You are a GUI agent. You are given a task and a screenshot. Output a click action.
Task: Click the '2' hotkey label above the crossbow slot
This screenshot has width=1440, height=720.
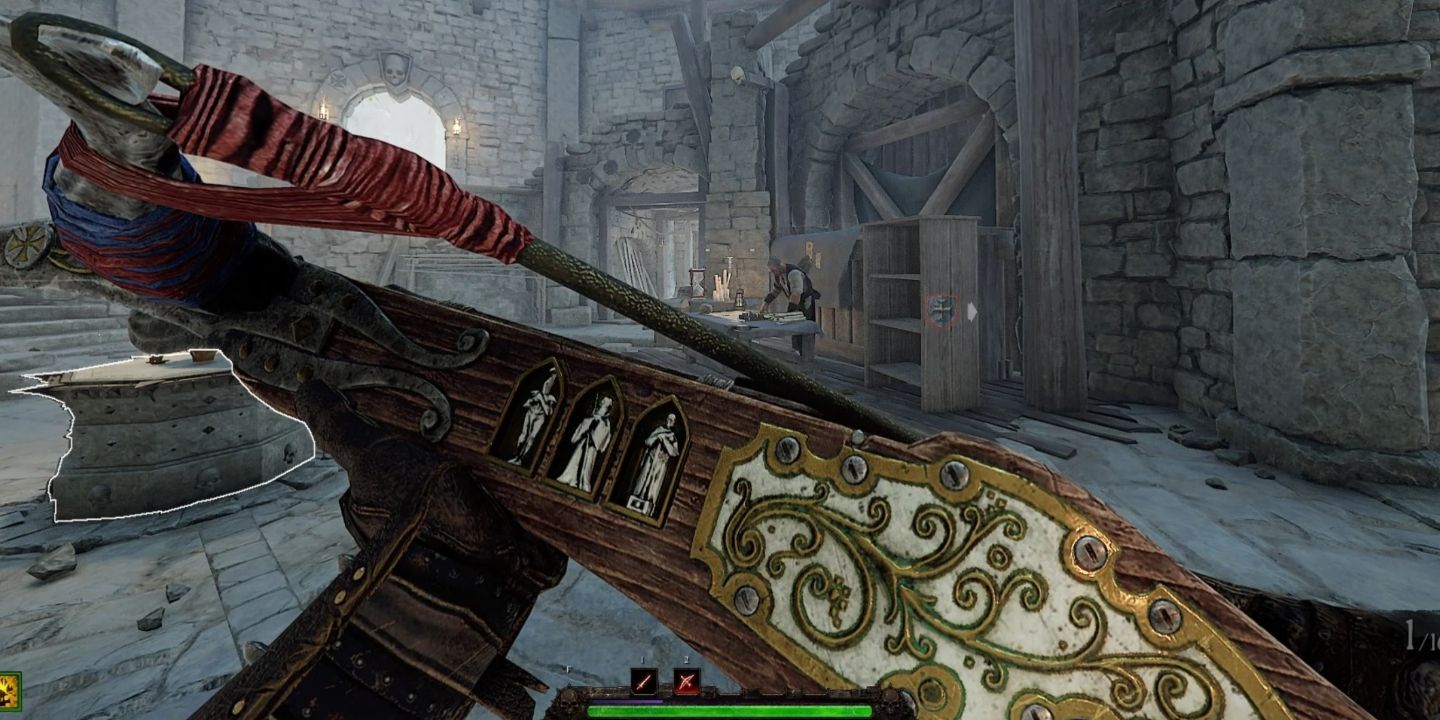(686, 660)
